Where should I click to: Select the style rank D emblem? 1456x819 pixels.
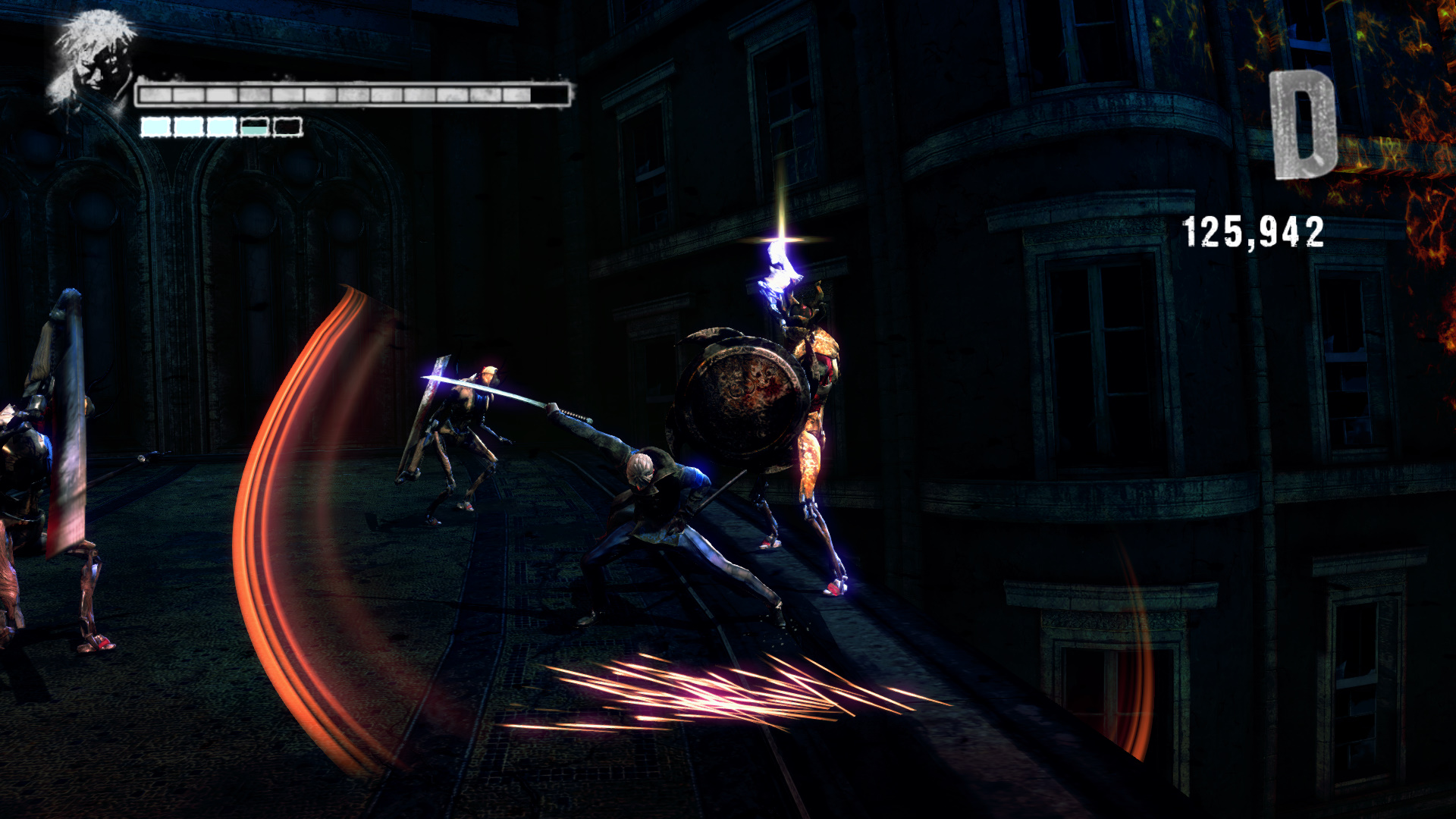[1304, 125]
